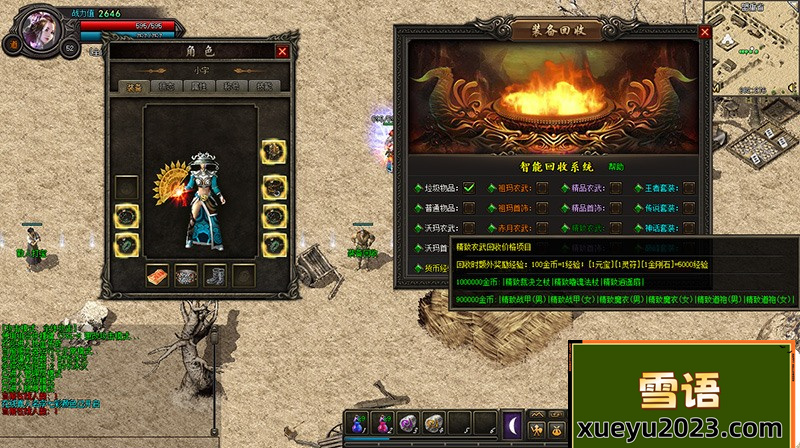This screenshot has width=800, height=448.
Task: Untick the 垃圾物品 checkbox
Action: [x=468, y=186]
